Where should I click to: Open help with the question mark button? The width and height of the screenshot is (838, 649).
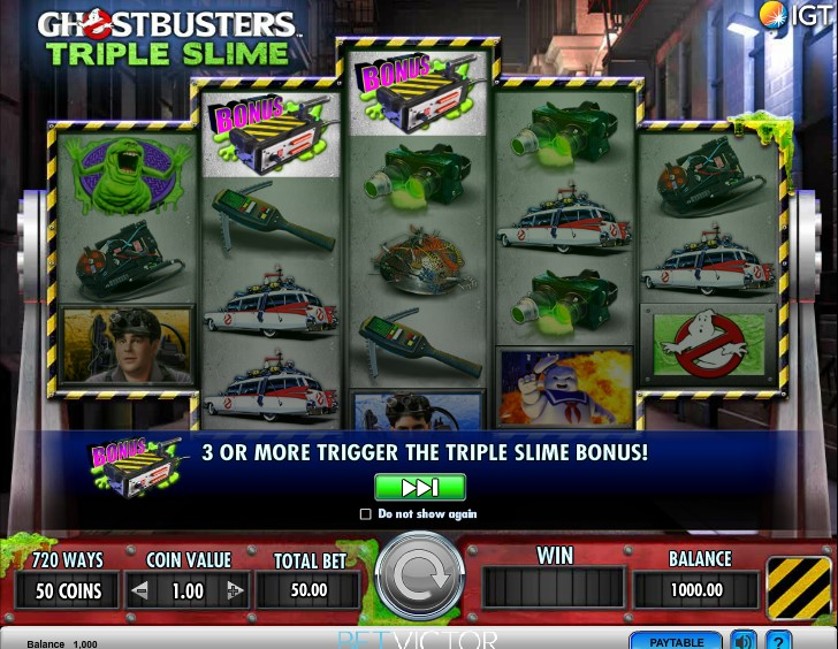tap(778, 641)
